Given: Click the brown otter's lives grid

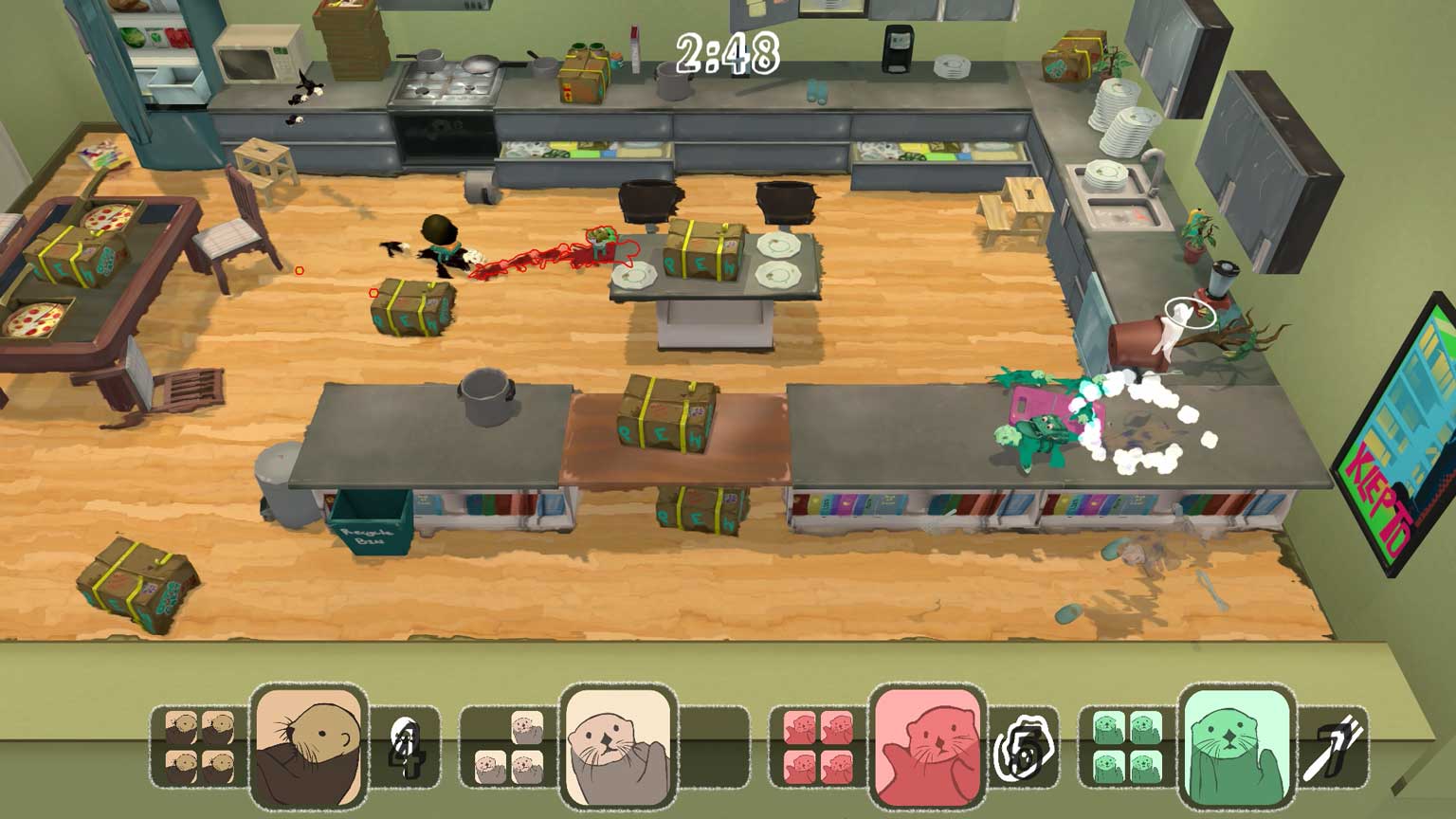Looking at the screenshot, I should (199, 747).
